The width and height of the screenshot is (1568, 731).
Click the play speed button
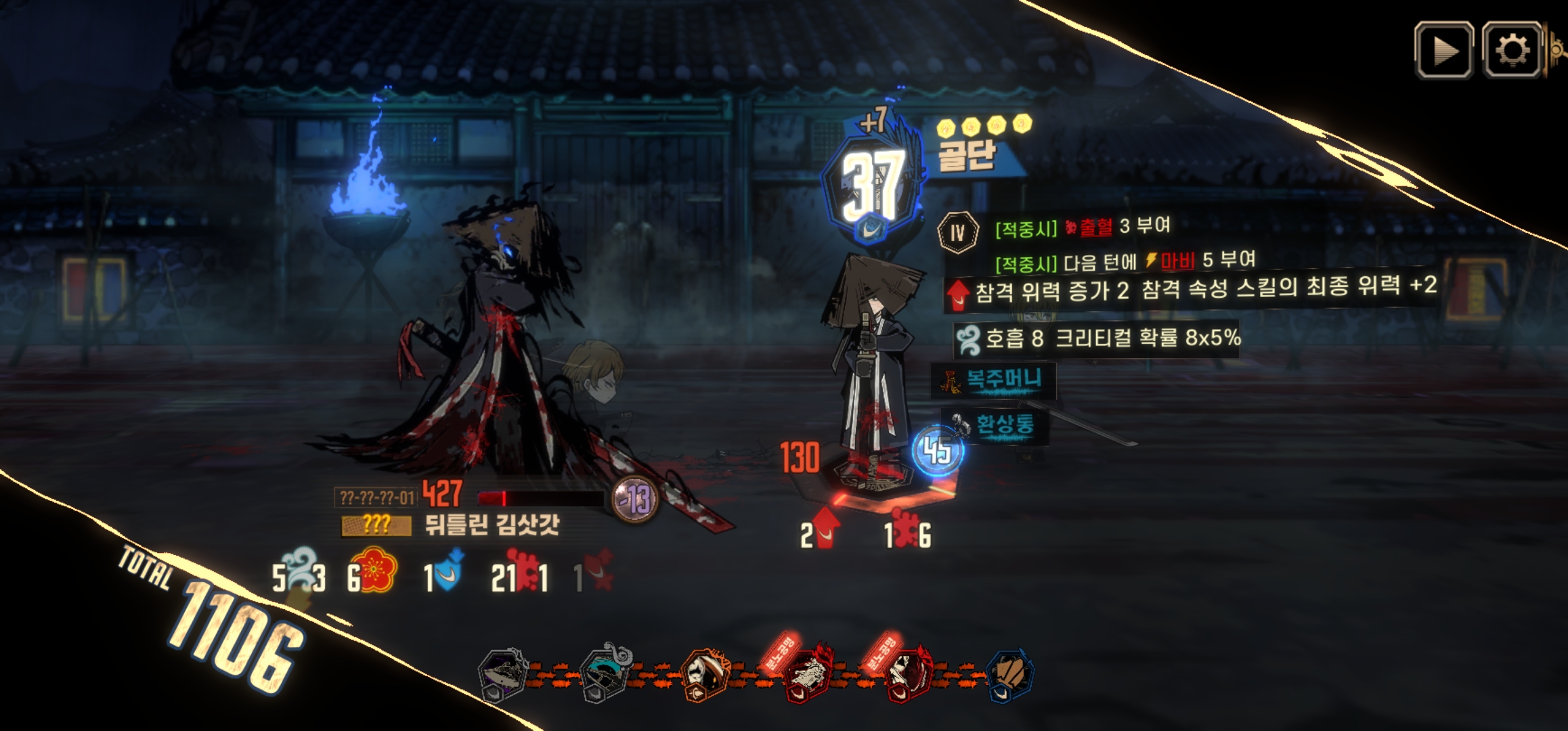point(1443,50)
